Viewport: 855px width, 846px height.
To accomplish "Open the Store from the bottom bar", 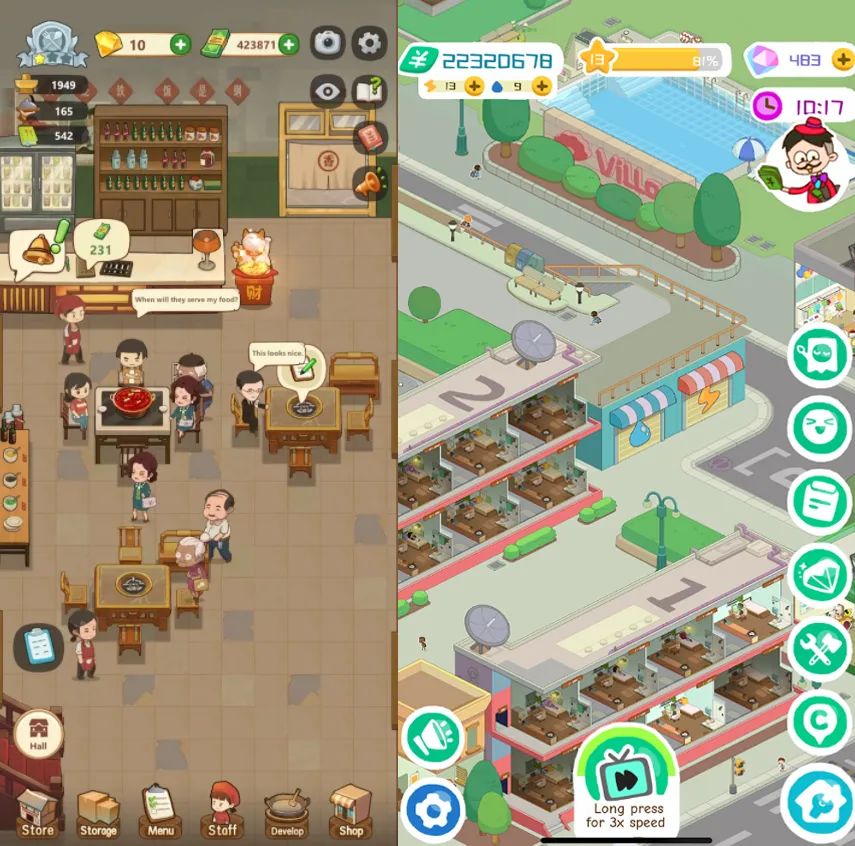I will click(37, 810).
